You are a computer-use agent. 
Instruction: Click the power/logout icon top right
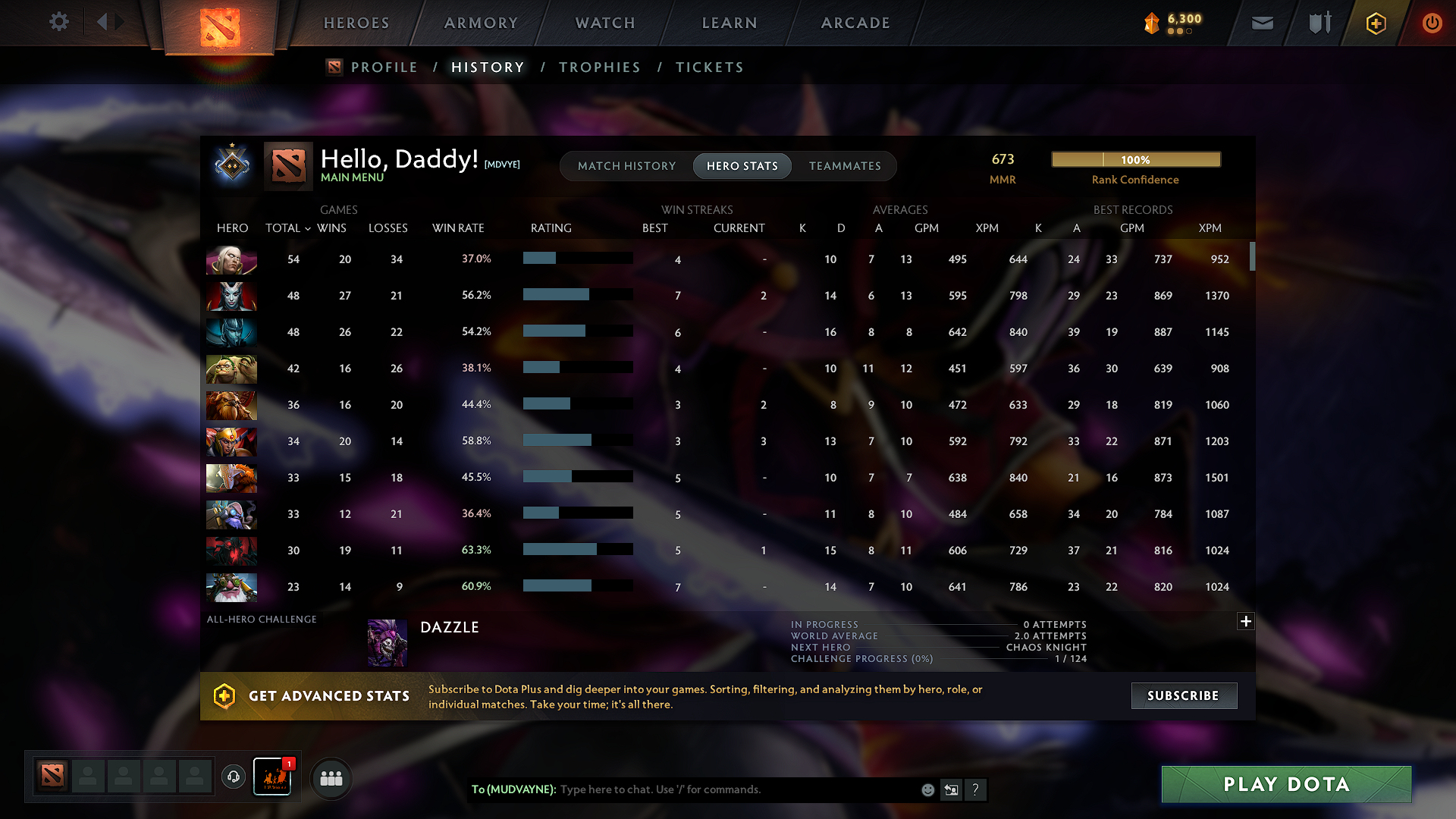(x=1432, y=23)
